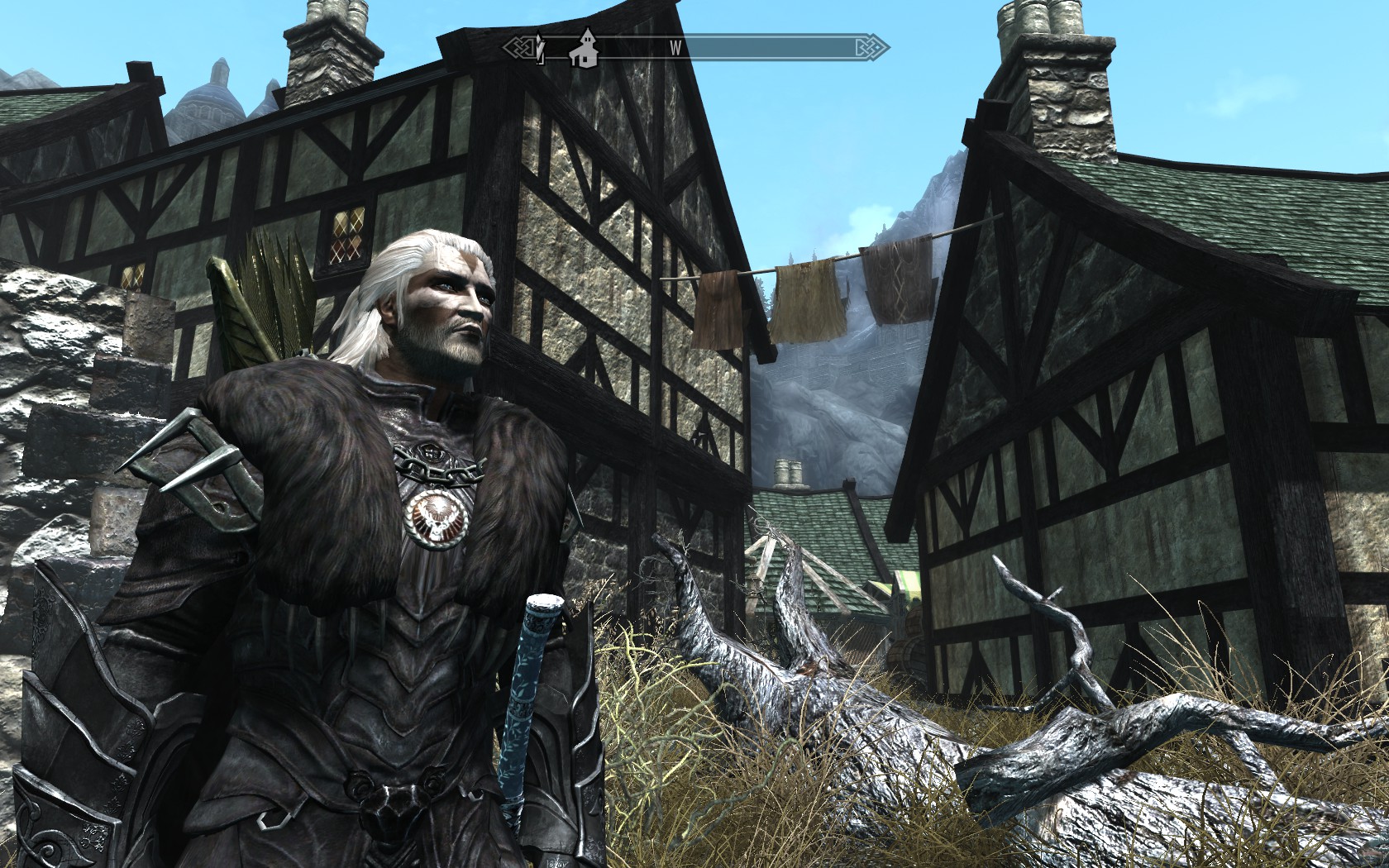Click the W heading on the compass

(675, 48)
